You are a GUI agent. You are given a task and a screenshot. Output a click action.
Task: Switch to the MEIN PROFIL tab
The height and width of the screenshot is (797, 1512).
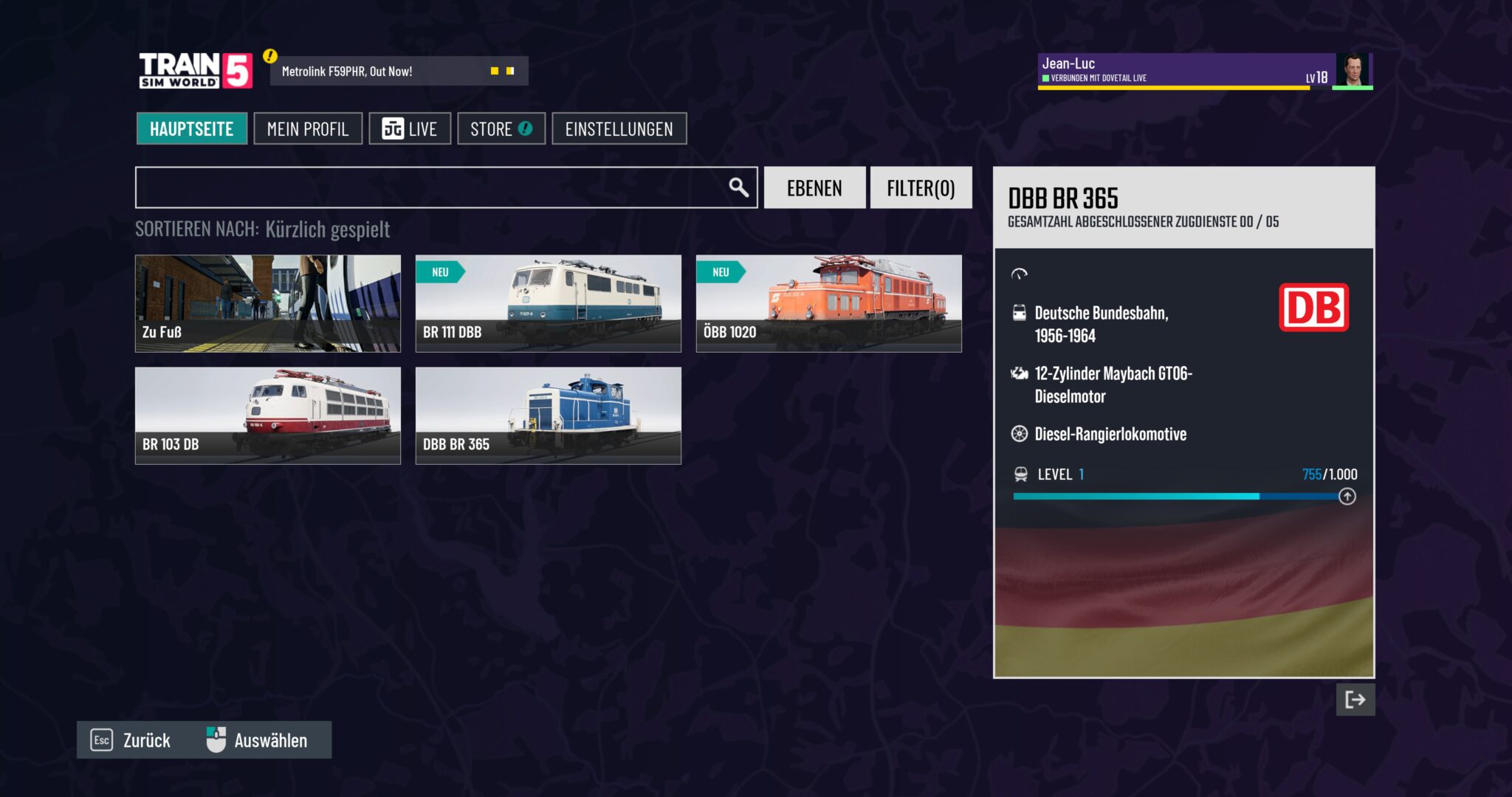[308, 128]
